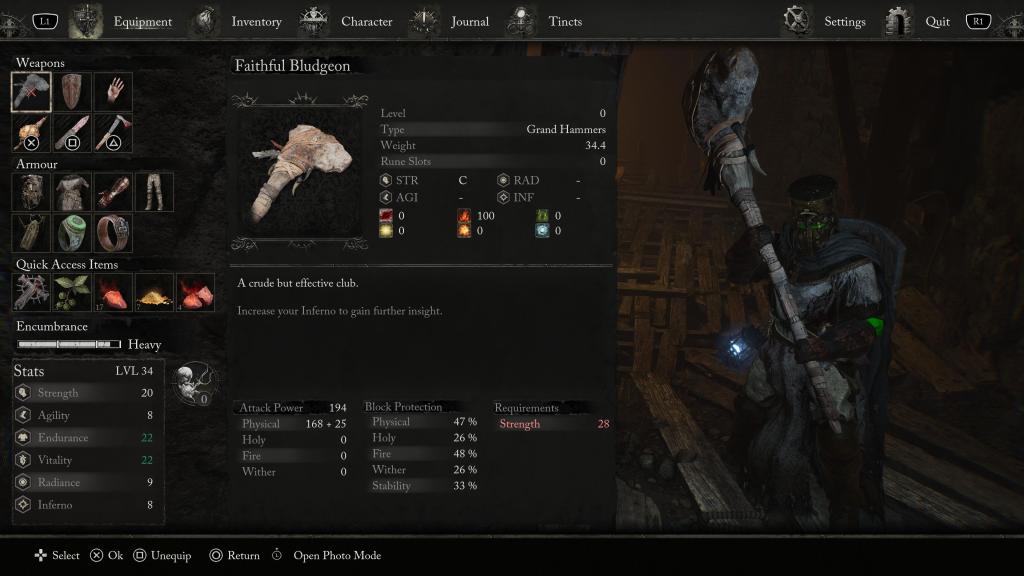The height and width of the screenshot is (576, 1024).
Task: Choose the equipped shield slot
Action: tap(73, 92)
